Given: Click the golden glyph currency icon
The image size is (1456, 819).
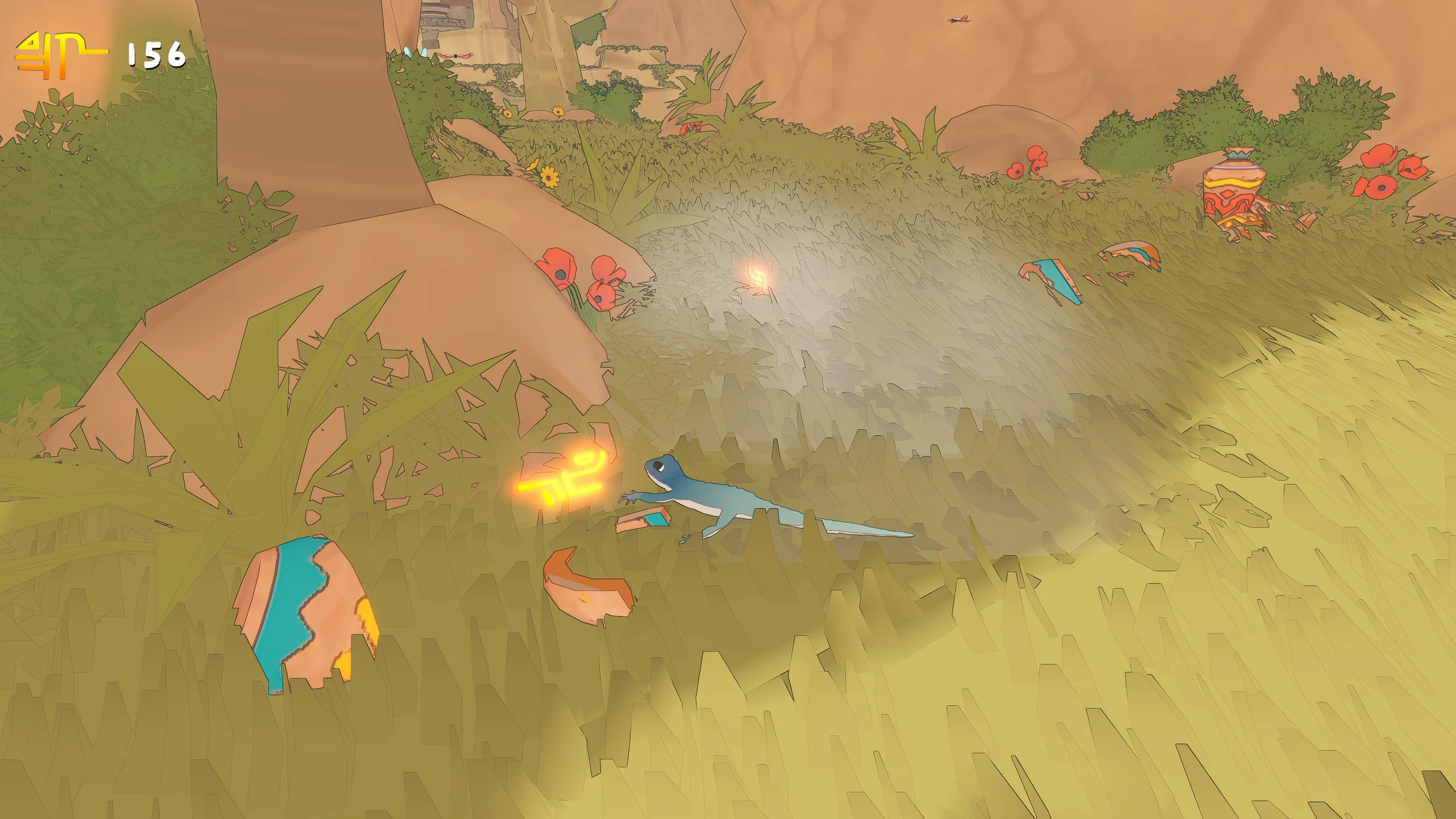Looking at the screenshot, I should pyautogui.click(x=60, y=55).
